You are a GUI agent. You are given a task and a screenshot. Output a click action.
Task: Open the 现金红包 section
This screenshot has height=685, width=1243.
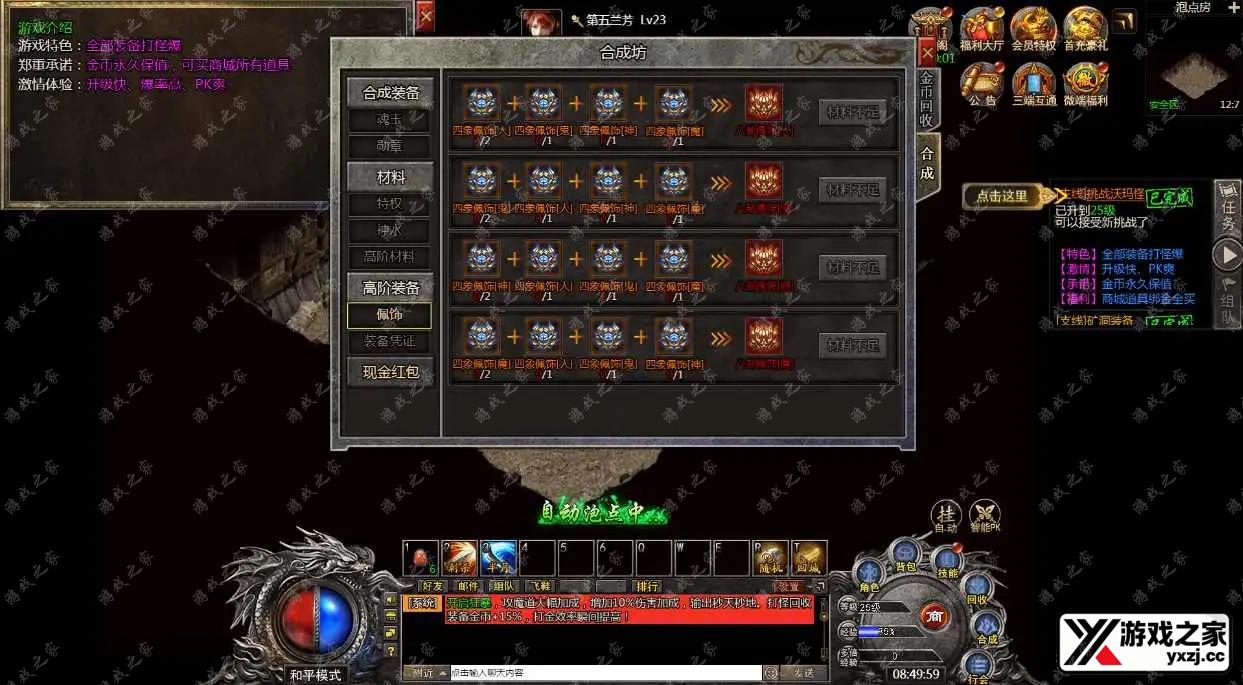390,373
